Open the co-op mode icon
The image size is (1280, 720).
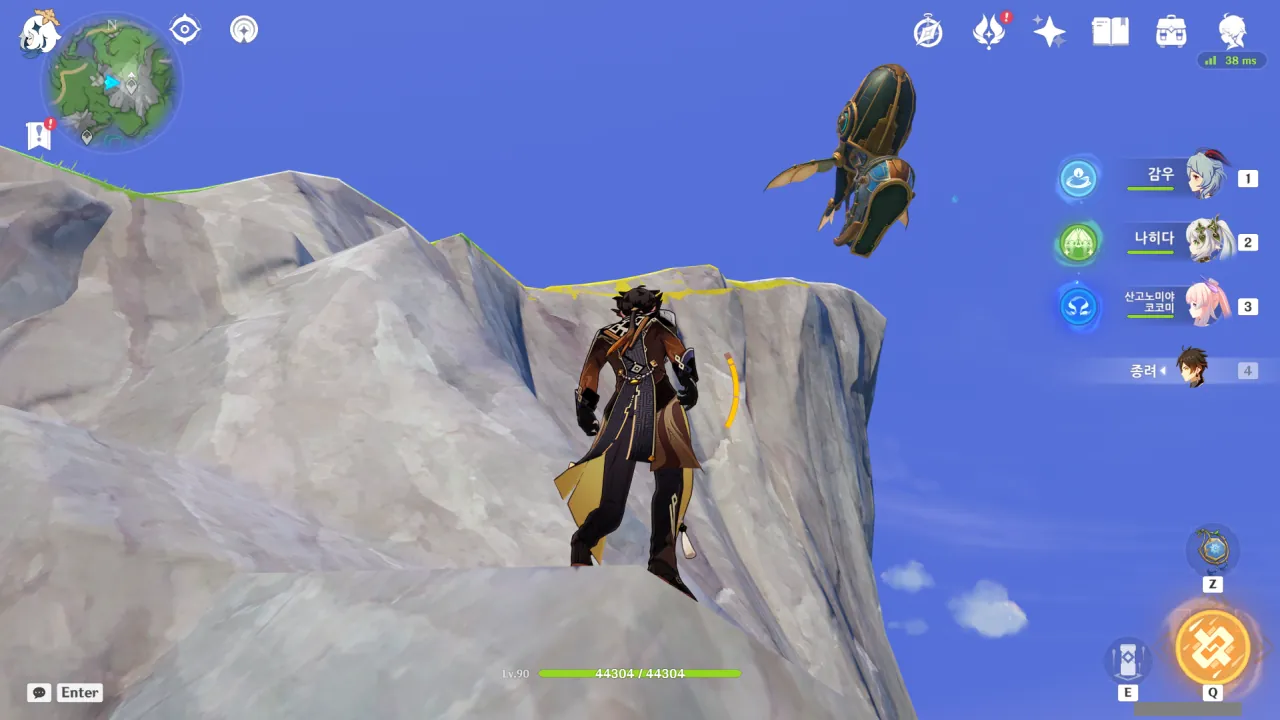(243, 30)
